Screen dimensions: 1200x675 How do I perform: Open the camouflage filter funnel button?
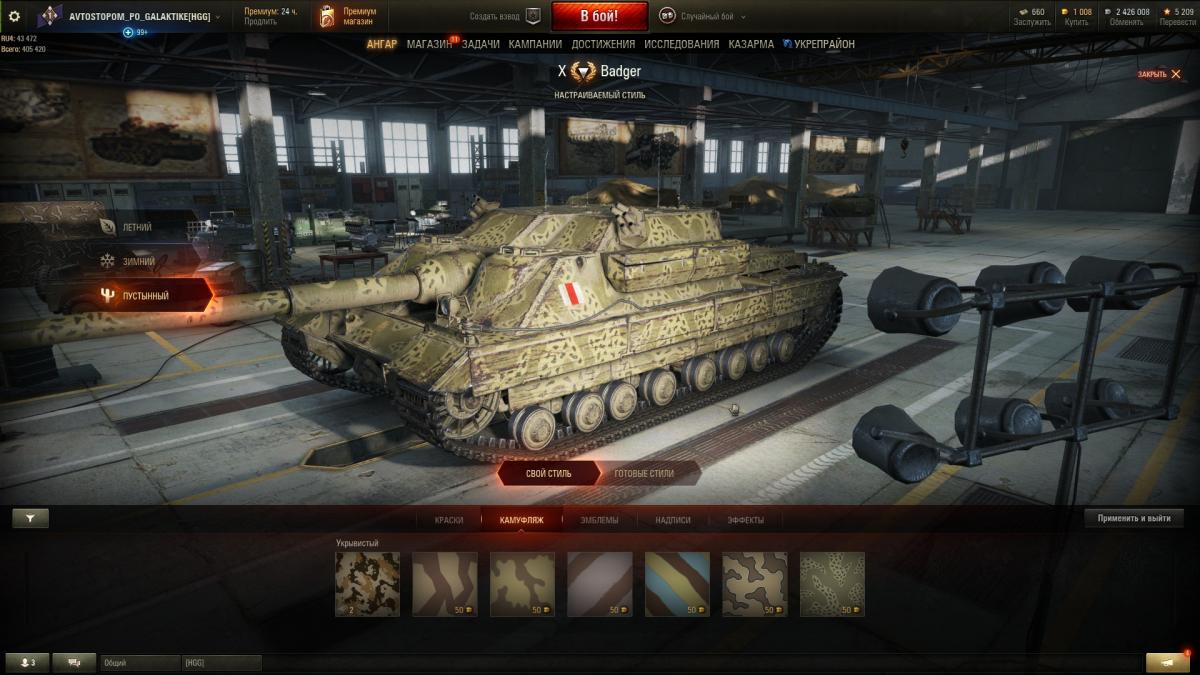[30, 518]
